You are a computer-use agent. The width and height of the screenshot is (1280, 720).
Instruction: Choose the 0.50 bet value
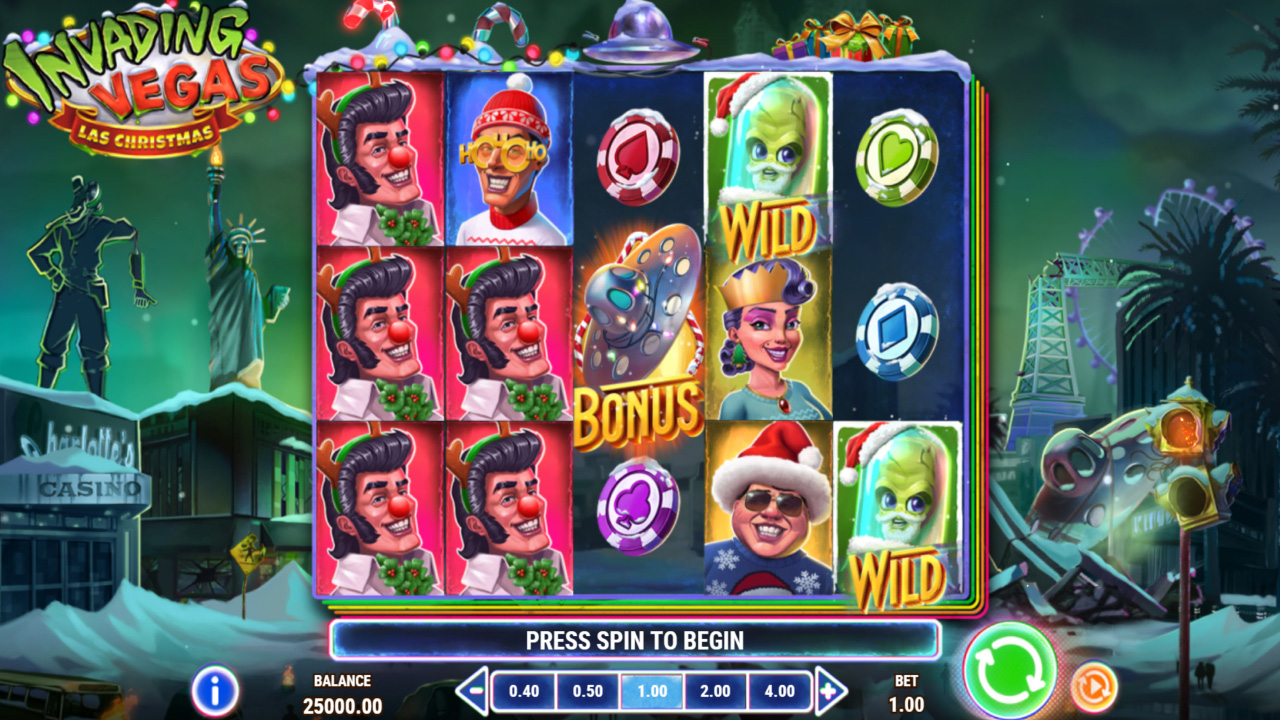(x=588, y=691)
